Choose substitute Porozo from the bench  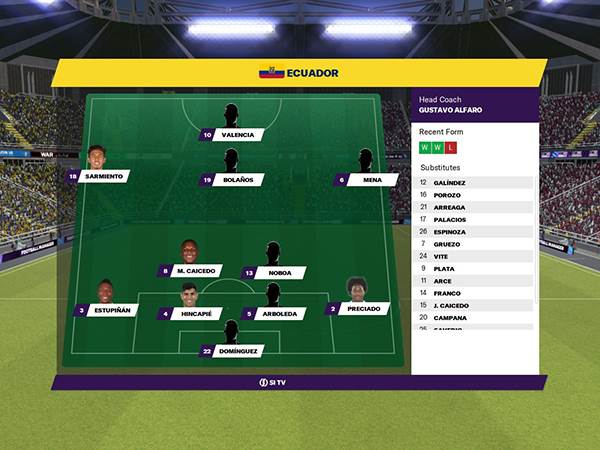pos(474,195)
